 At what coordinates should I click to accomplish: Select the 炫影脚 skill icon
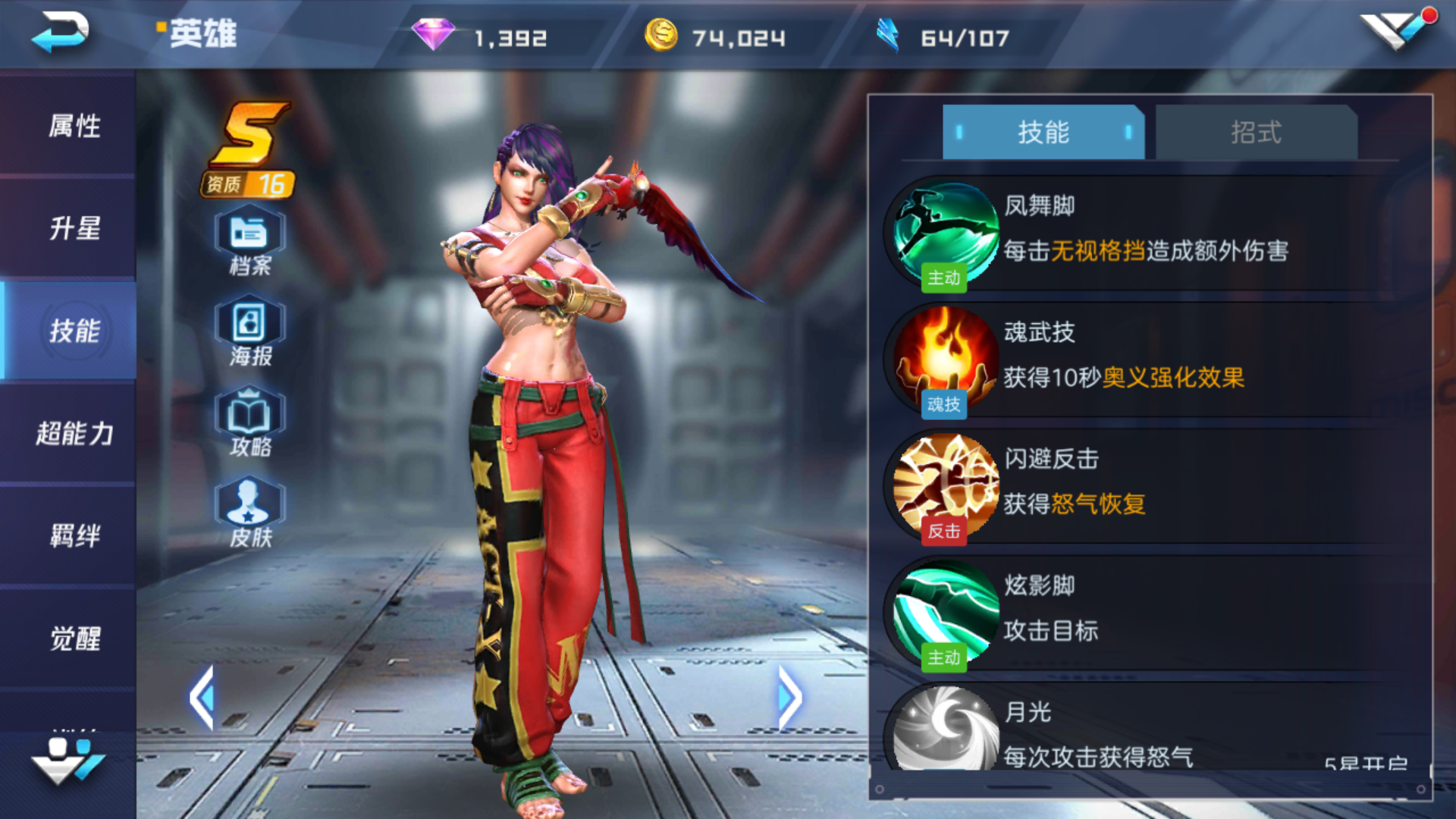(944, 611)
